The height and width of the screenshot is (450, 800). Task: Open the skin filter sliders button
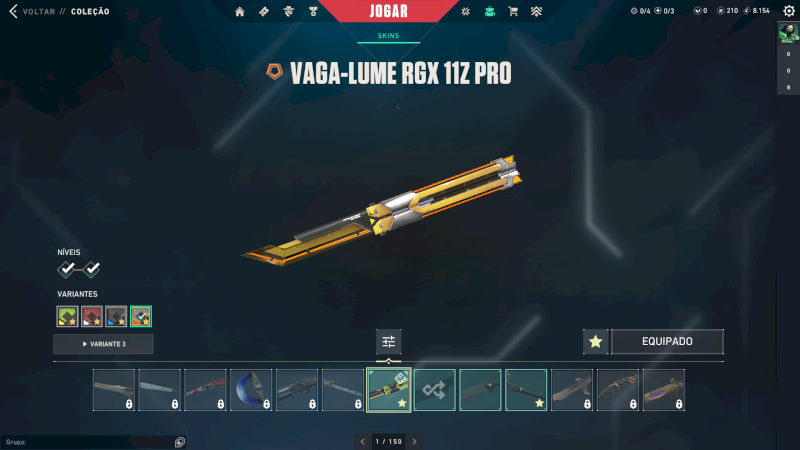click(x=389, y=341)
